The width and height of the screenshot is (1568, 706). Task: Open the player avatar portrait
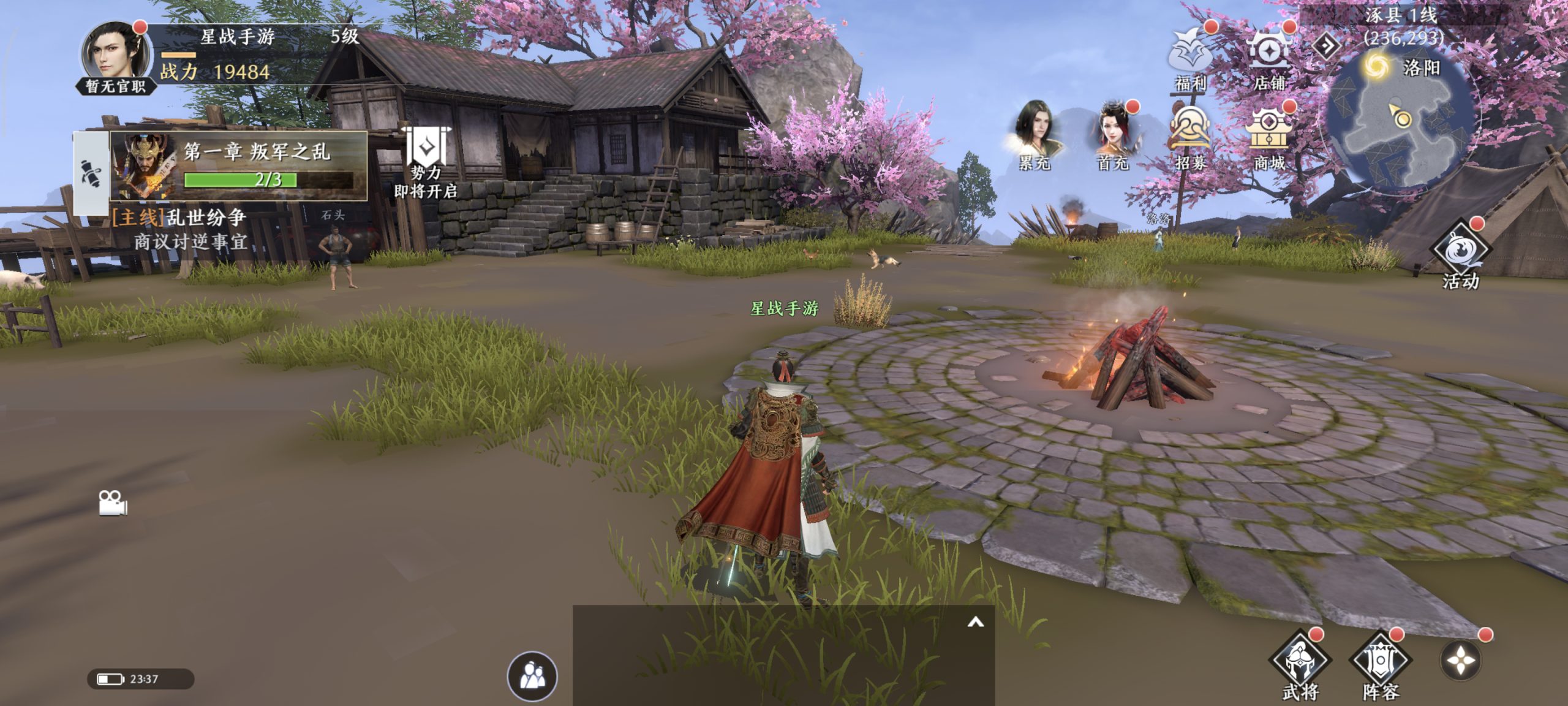[x=115, y=56]
